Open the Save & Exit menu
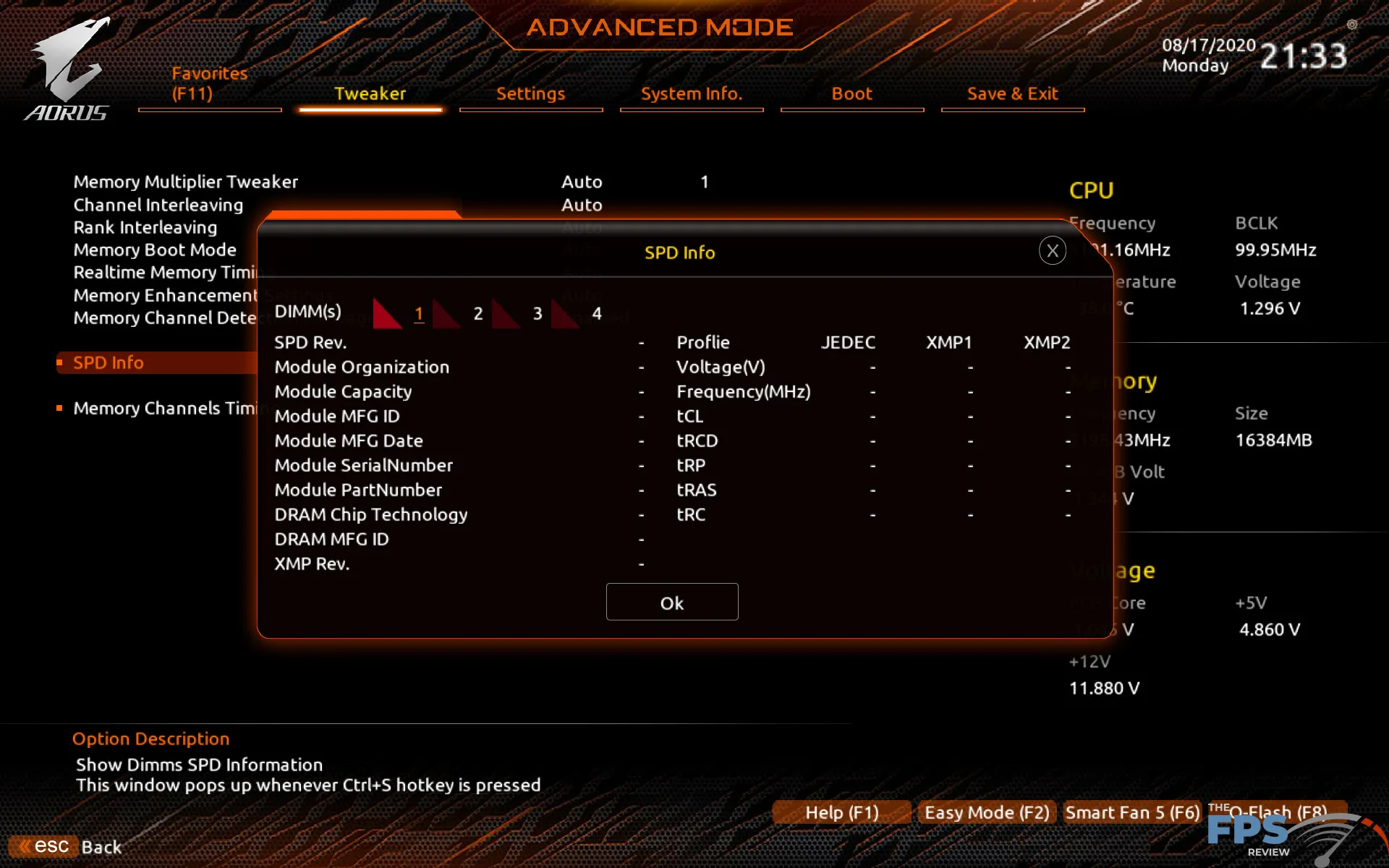The width and height of the screenshot is (1389, 868). point(1012,93)
